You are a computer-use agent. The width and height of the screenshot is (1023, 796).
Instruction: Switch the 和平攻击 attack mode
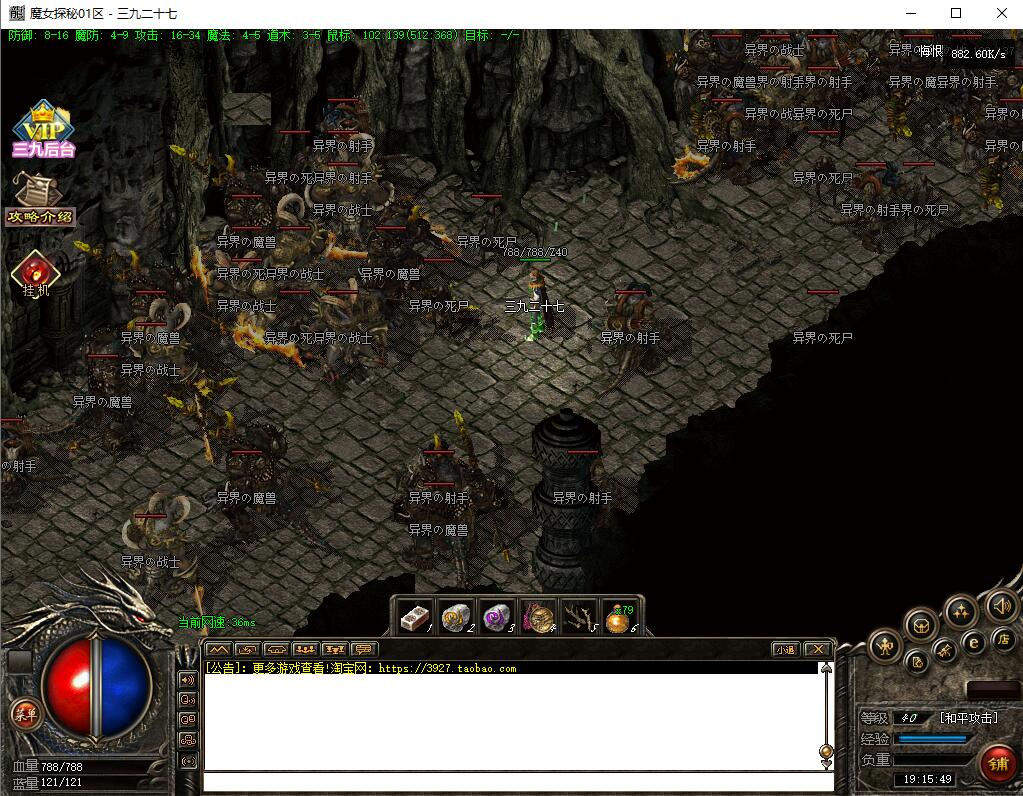click(968, 718)
